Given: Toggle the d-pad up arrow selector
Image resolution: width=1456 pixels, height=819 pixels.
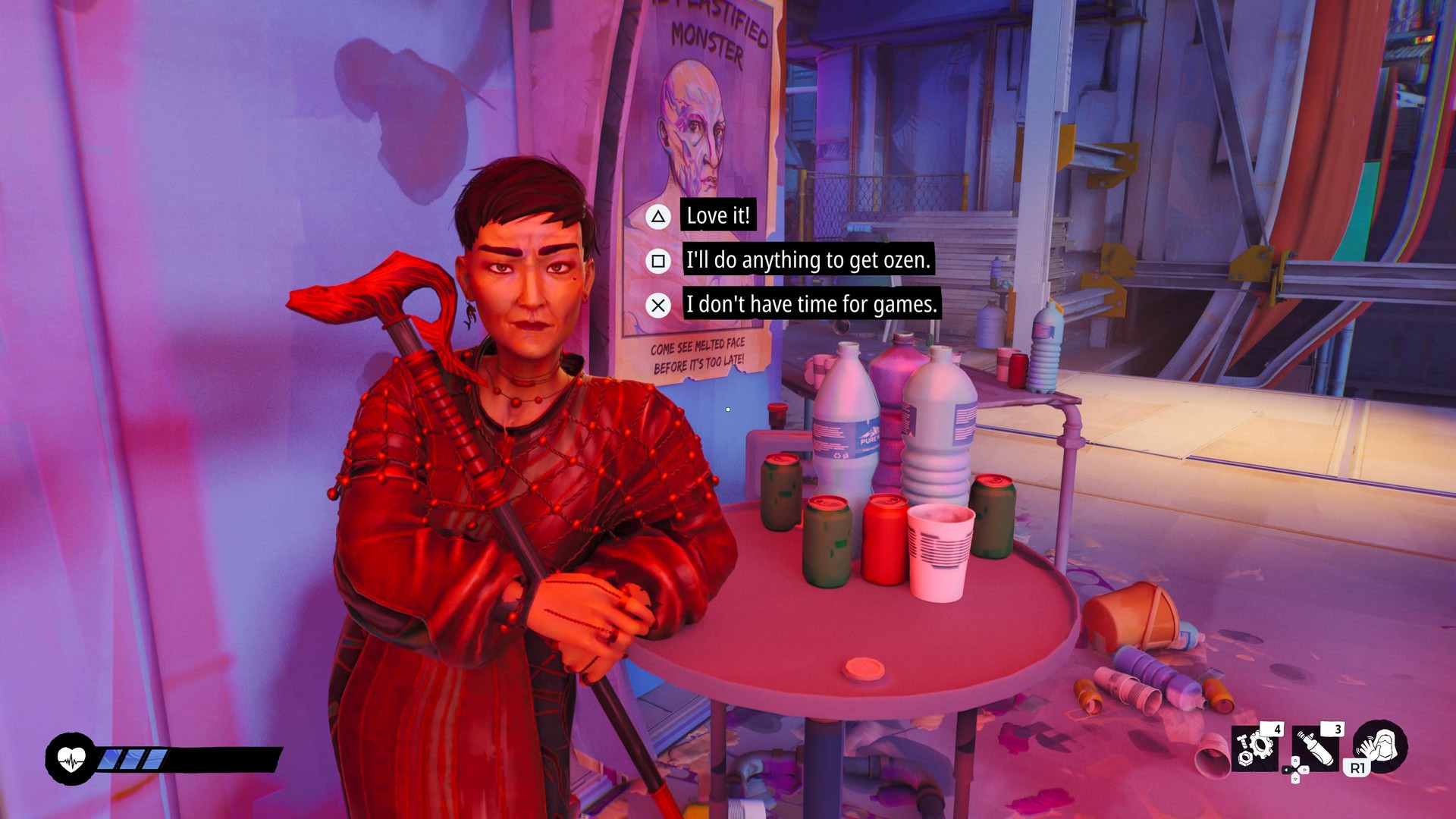Looking at the screenshot, I should pos(1295,761).
